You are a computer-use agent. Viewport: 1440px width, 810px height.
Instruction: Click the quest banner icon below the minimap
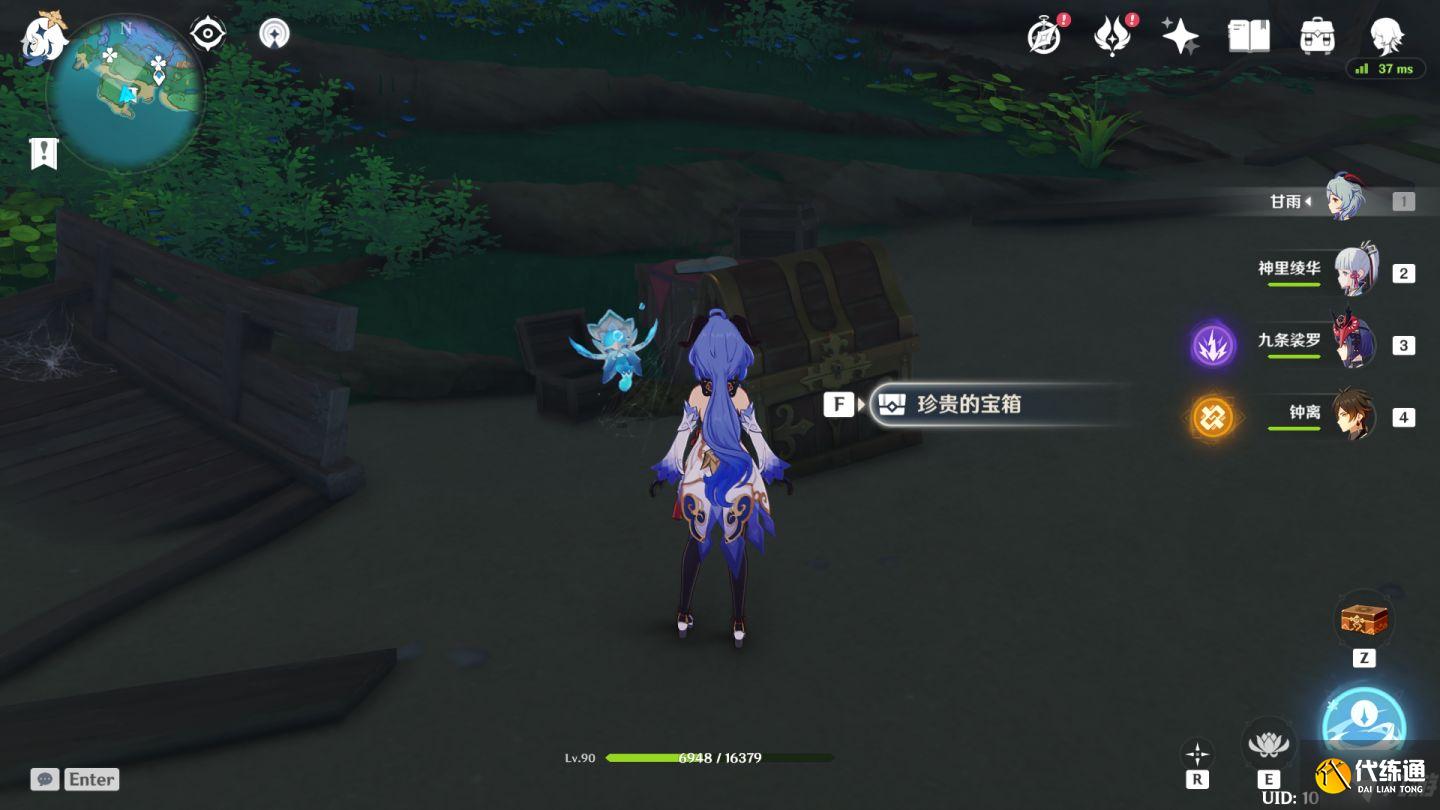pos(44,153)
